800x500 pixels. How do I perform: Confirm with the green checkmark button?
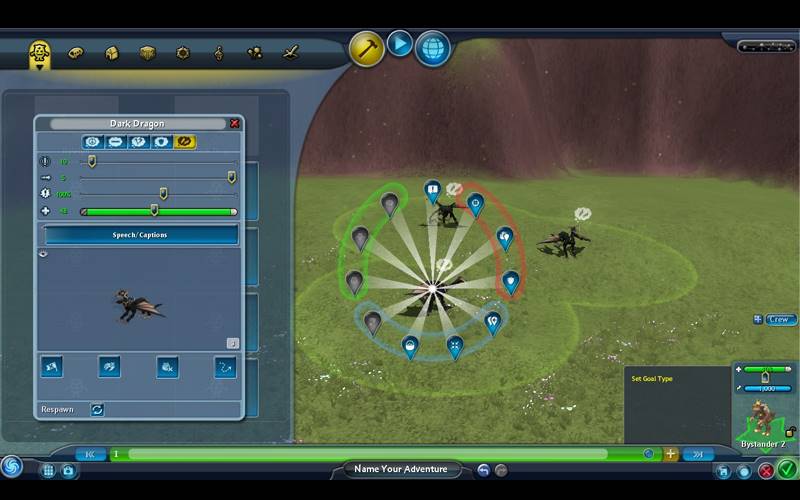click(x=787, y=469)
